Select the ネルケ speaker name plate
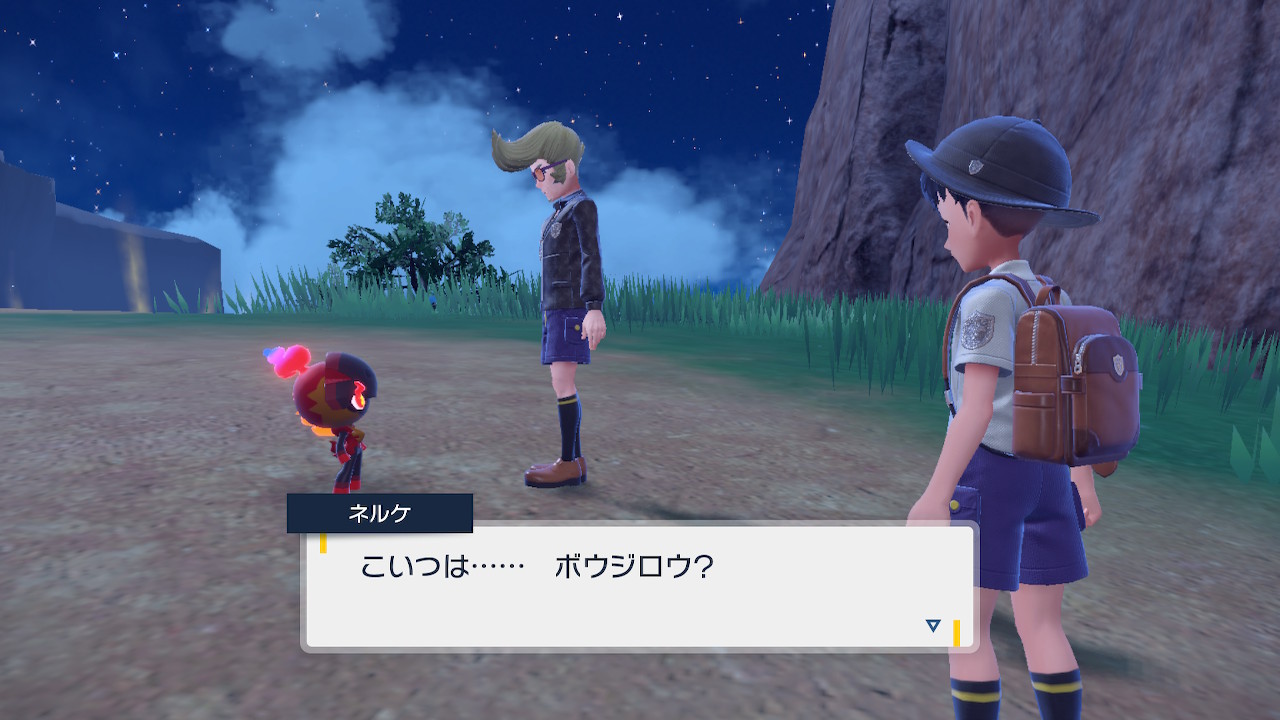Viewport: 1280px width, 720px height. click(x=377, y=511)
